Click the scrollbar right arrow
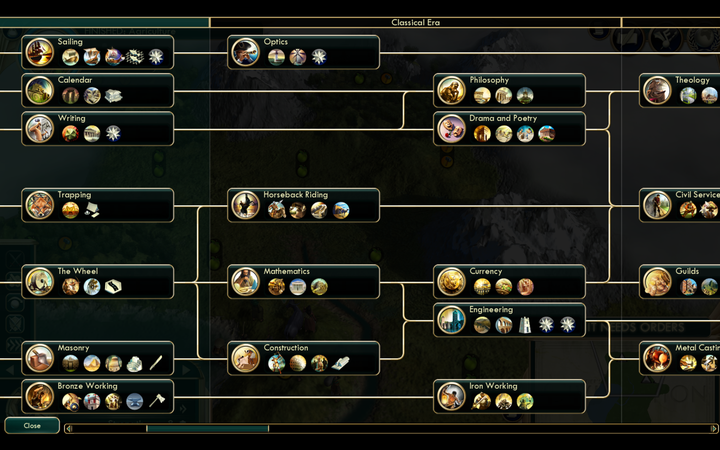The height and width of the screenshot is (450, 720). pyautogui.click(x=715, y=429)
